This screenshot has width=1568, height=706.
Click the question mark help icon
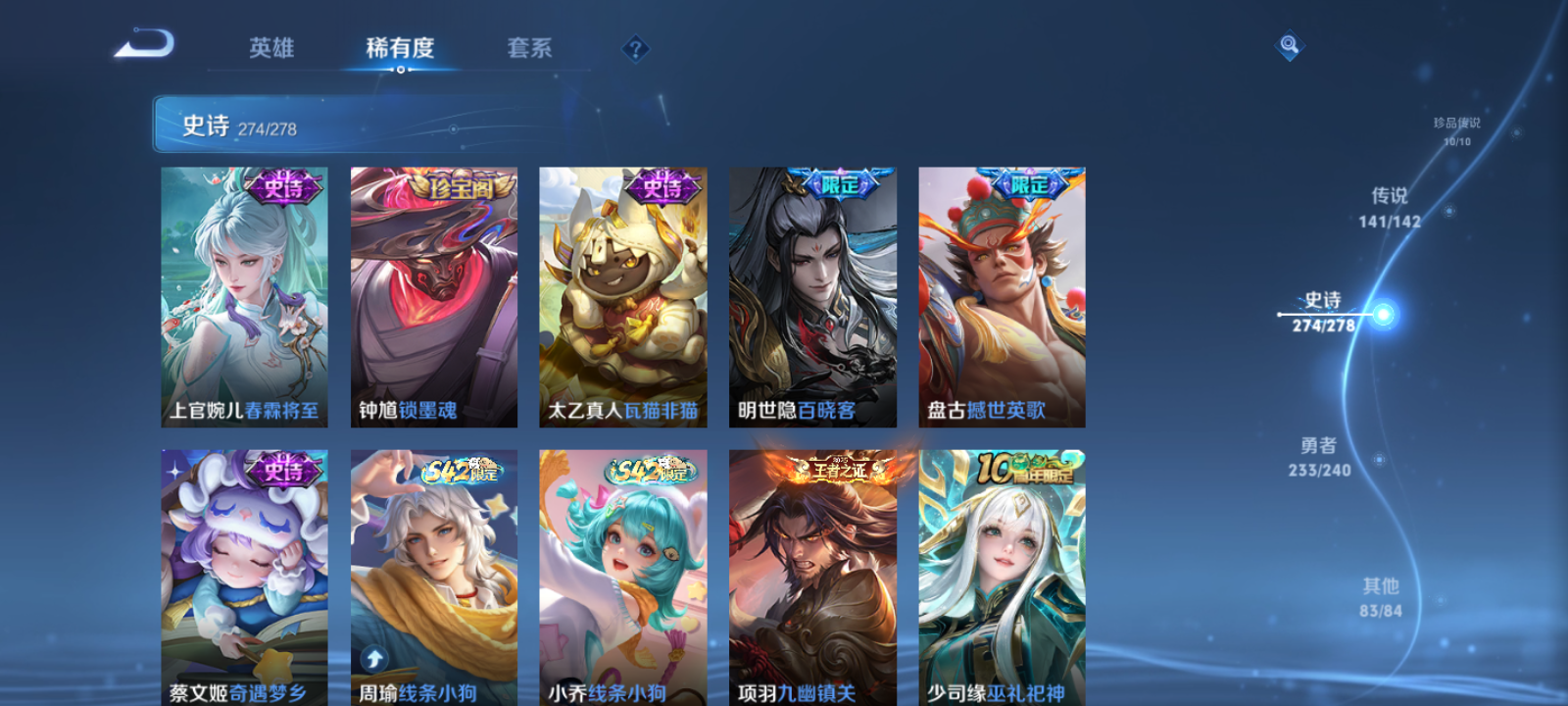click(x=635, y=47)
